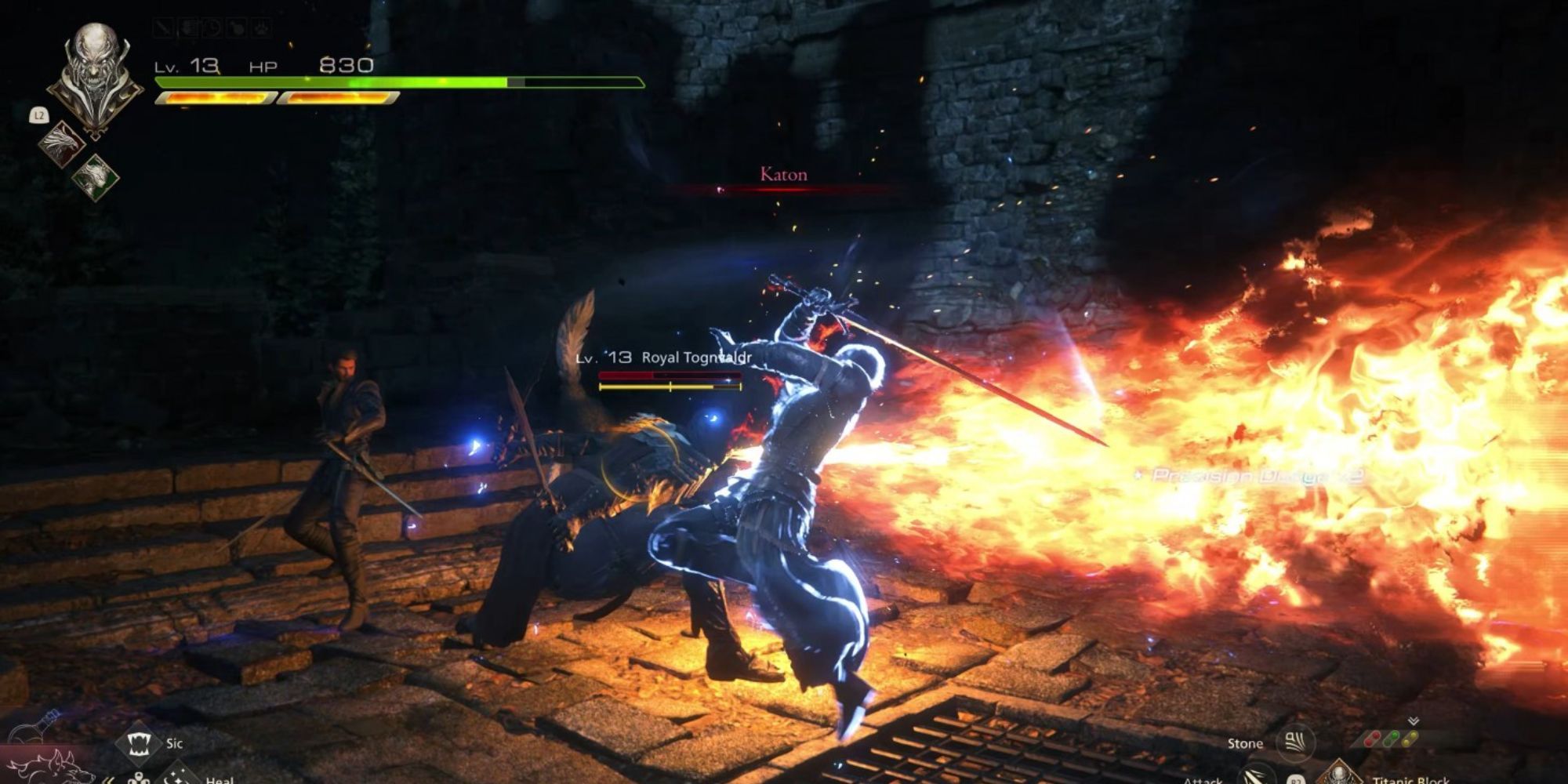Switch to the green Garuda Eikon icon
The width and height of the screenshot is (1568, 784).
click(x=96, y=176)
